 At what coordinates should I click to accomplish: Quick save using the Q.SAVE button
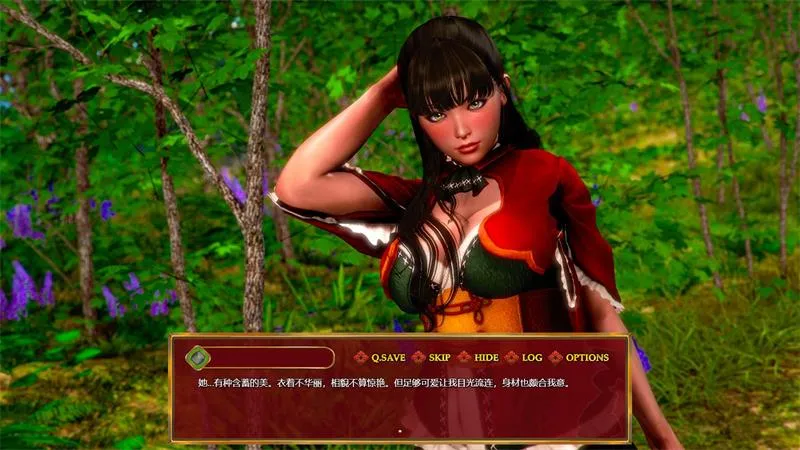385,357
